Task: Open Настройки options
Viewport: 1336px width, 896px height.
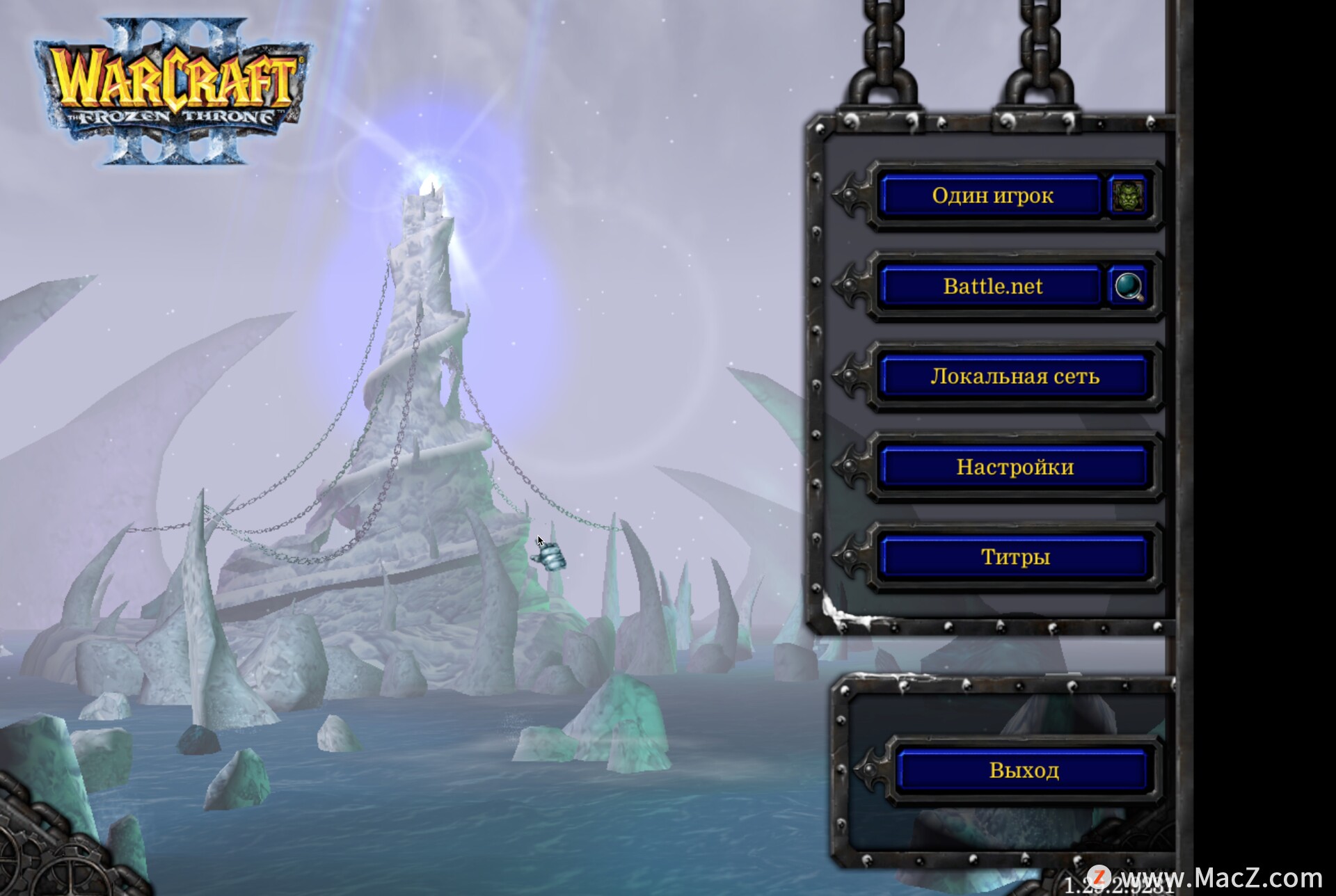Action: click(1014, 467)
